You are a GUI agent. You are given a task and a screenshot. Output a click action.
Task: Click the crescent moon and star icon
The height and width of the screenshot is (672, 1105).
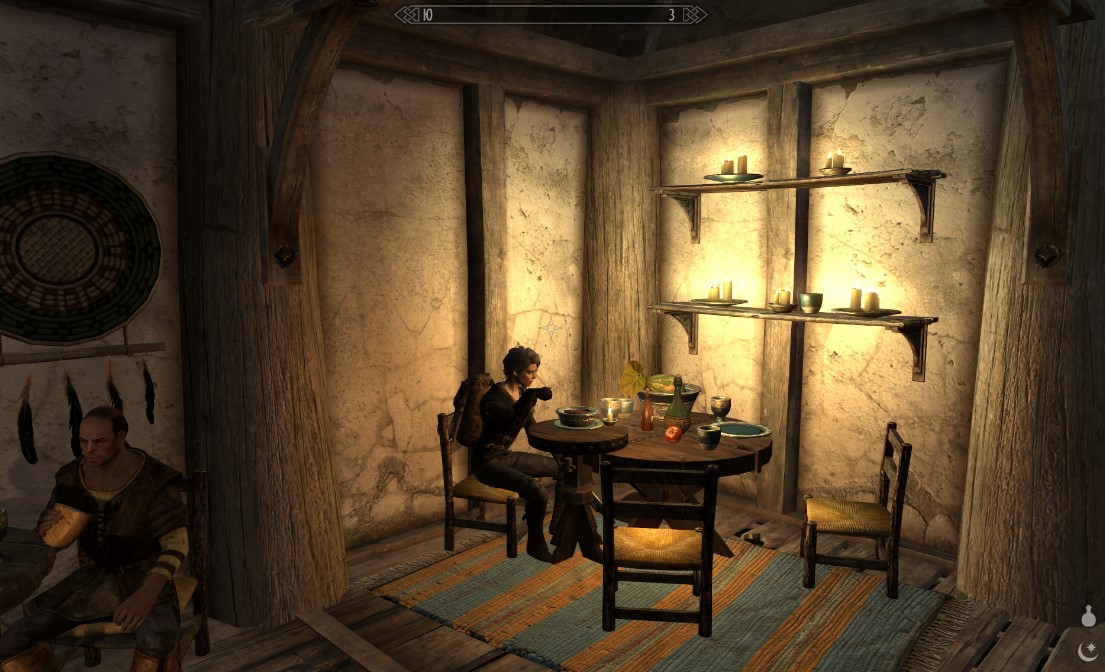[1088, 651]
